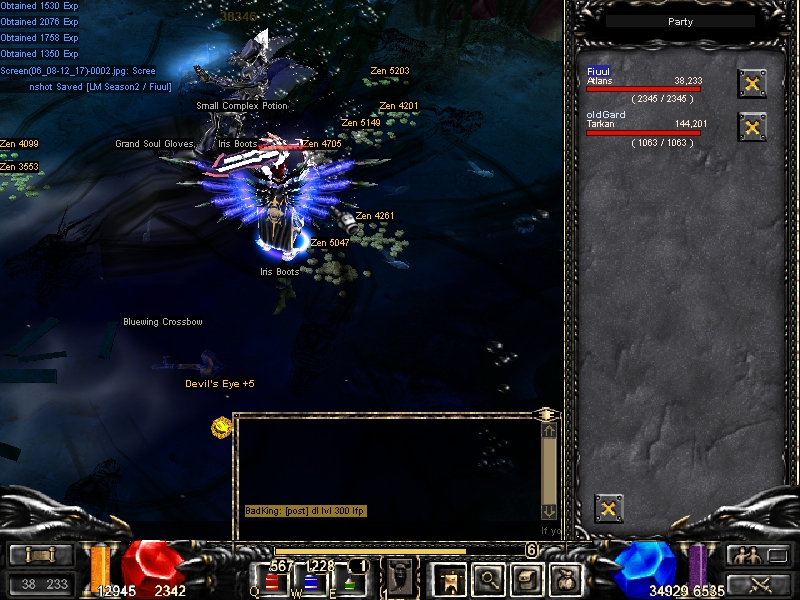Use the red health potion slot
The width and height of the screenshot is (800, 600).
pyautogui.click(x=274, y=580)
